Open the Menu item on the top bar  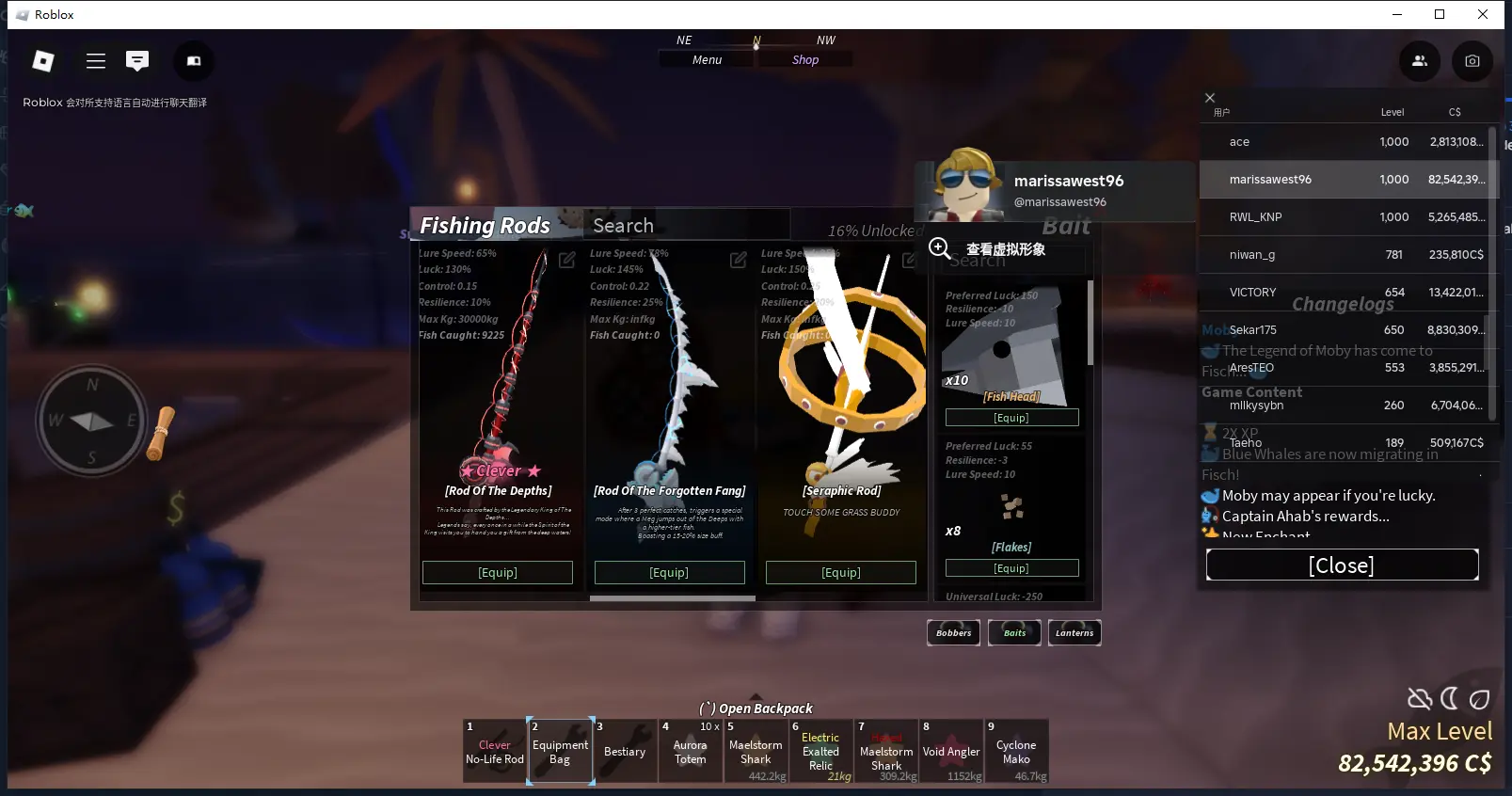click(x=706, y=59)
